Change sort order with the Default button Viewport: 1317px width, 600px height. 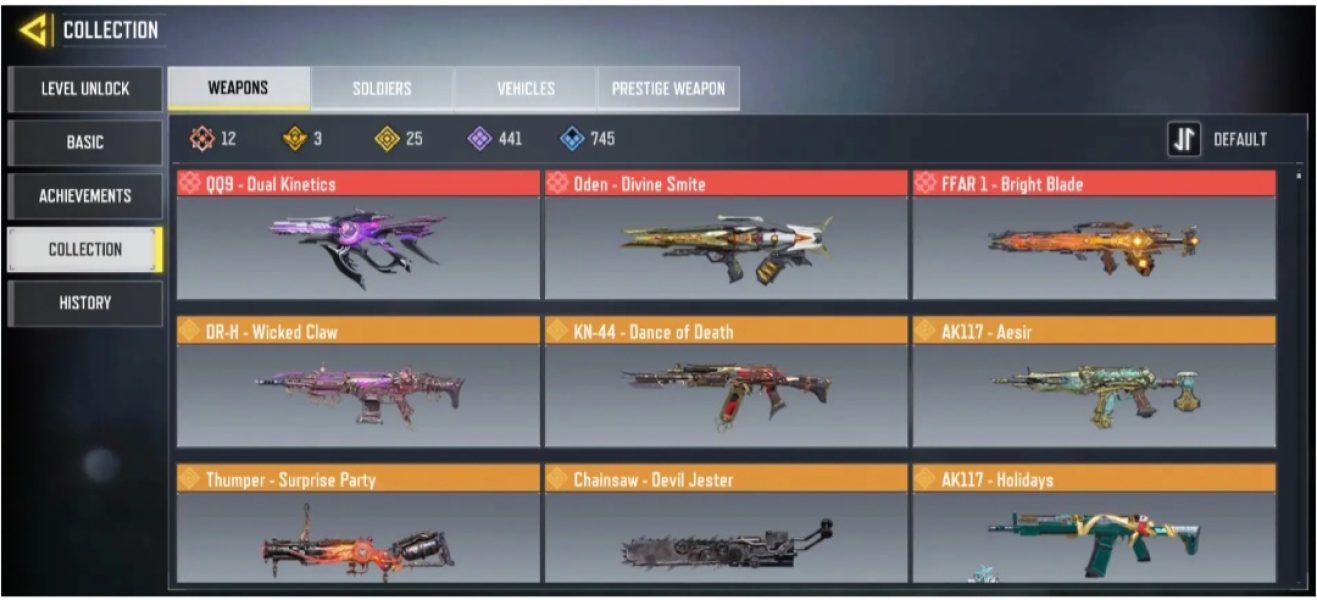[1218, 140]
